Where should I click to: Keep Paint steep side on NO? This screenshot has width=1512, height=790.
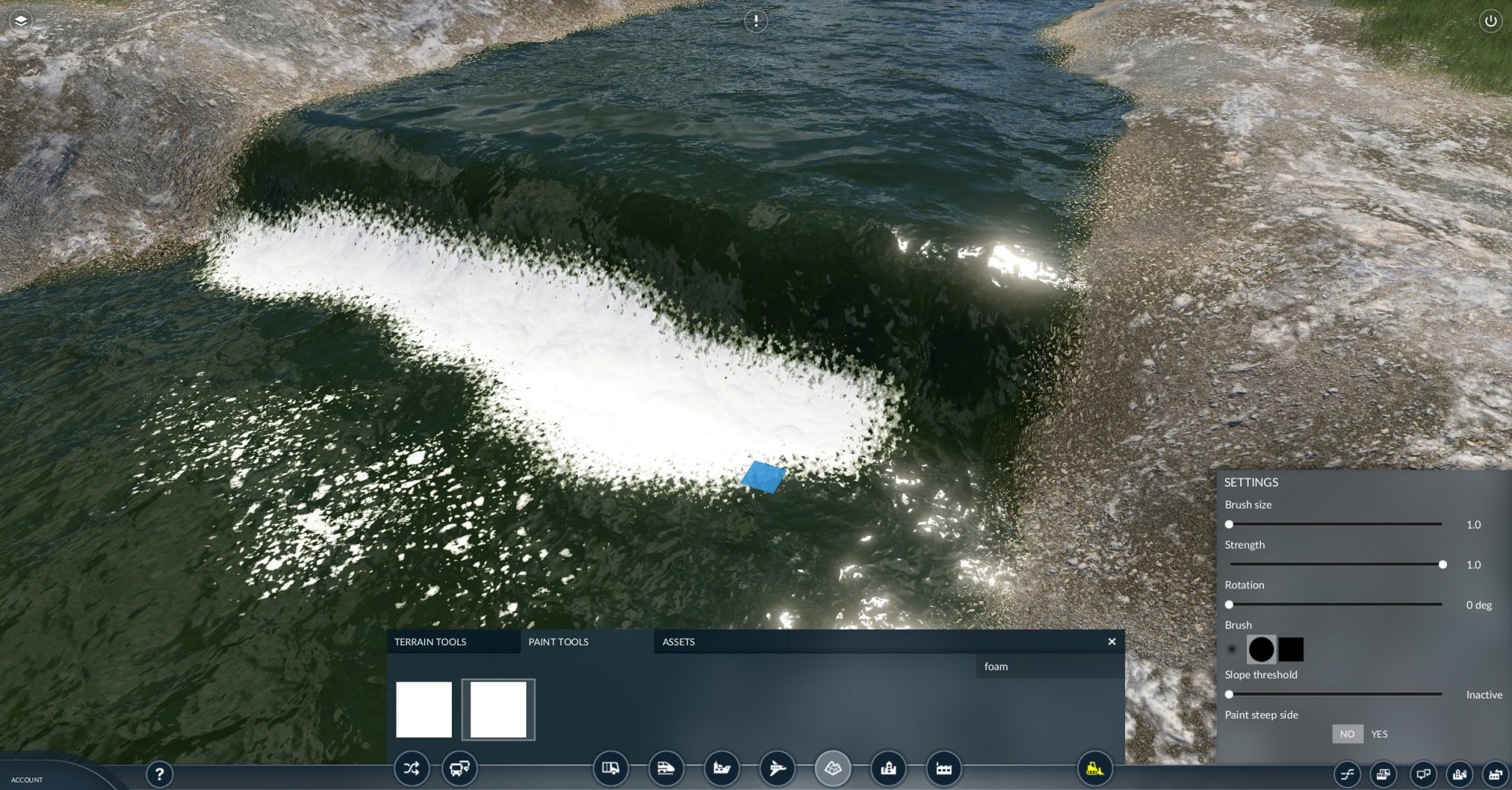[x=1347, y=734]
